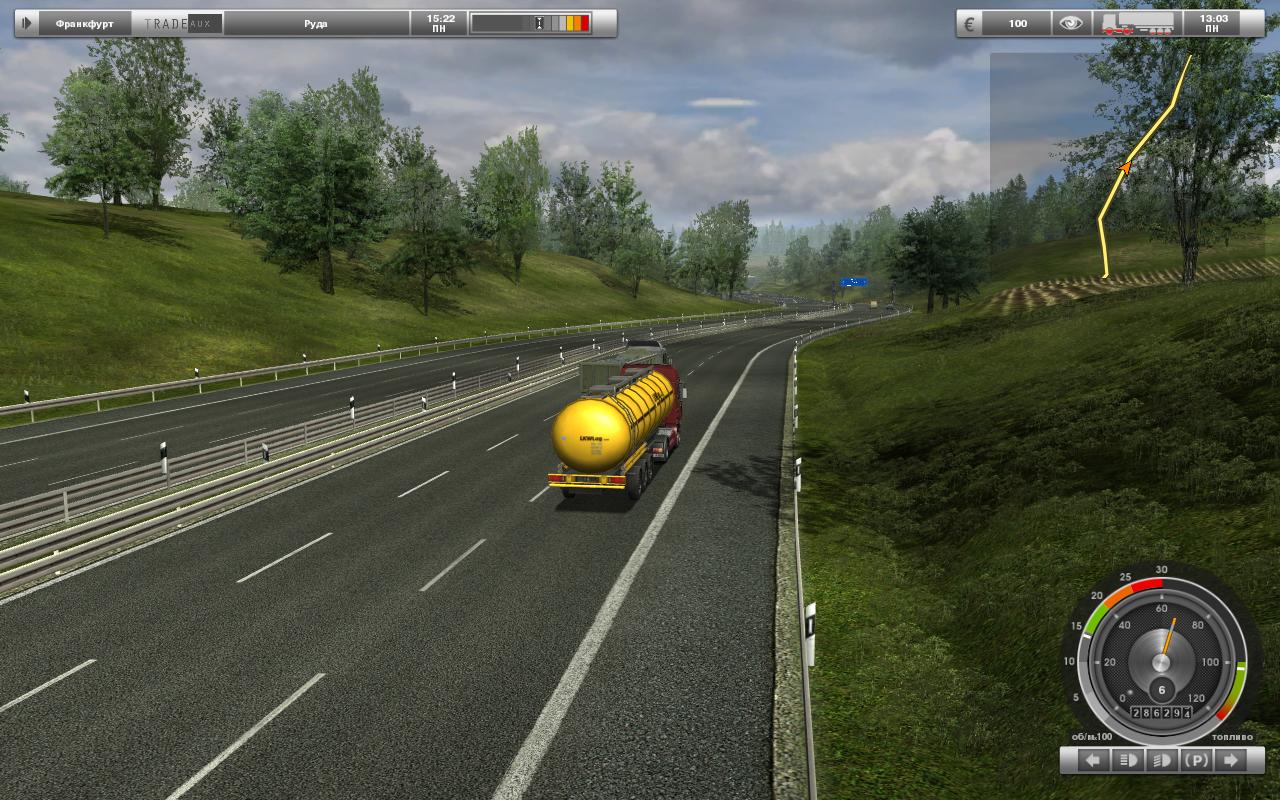1280x800 pixels.
Task: Open finances via the euro icon
Action: coord(968,23)
